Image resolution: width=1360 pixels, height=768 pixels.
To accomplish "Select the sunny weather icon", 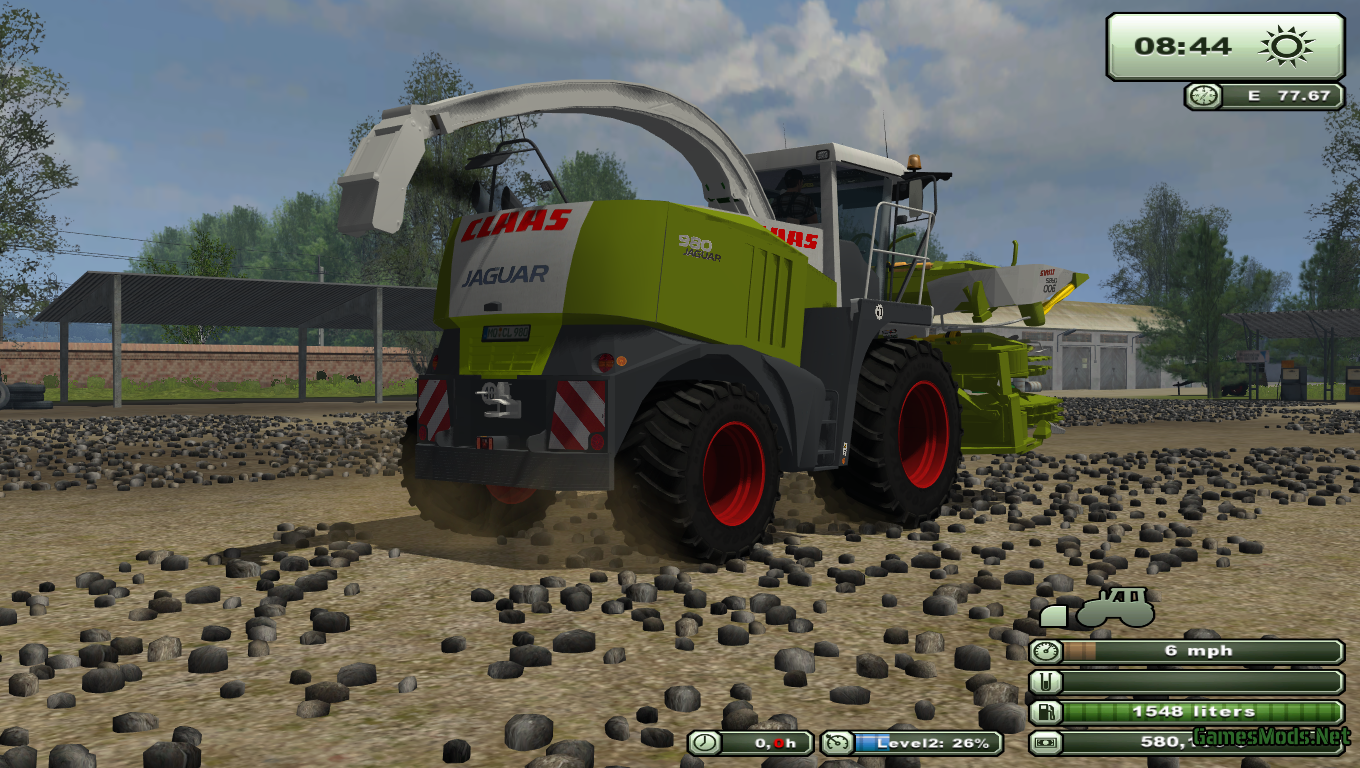I will [1285, 46].
